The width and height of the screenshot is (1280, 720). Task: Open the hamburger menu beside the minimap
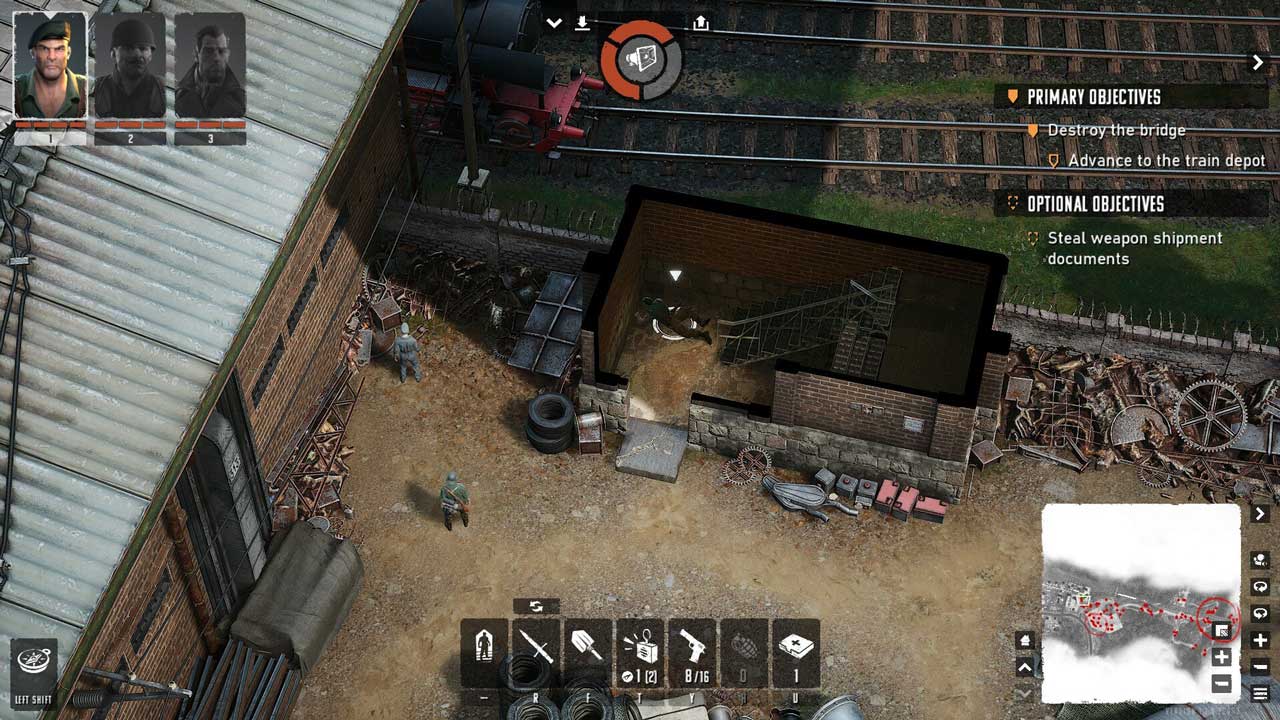1260,693
